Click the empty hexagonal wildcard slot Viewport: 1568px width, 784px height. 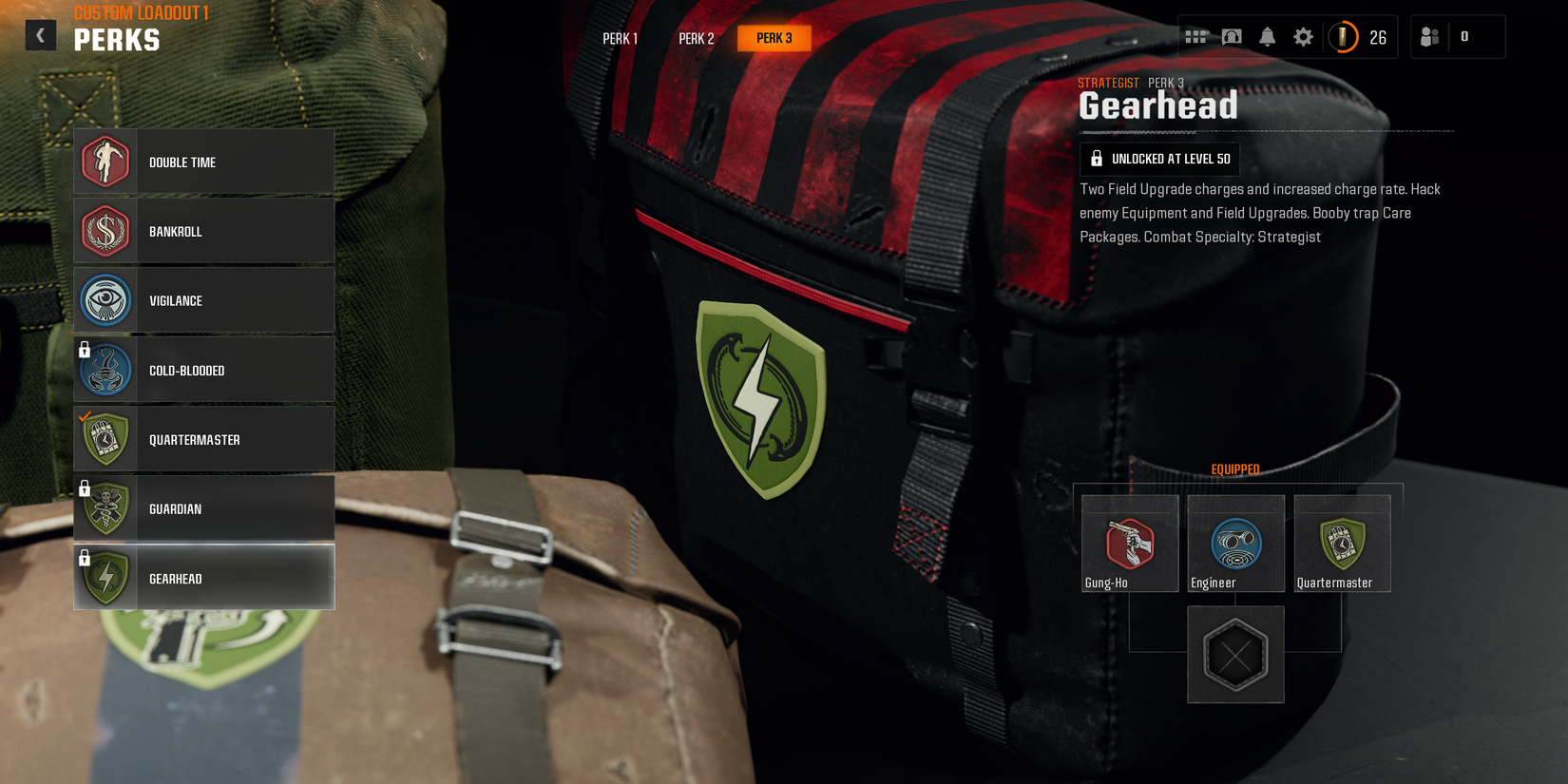point(1235,654)
